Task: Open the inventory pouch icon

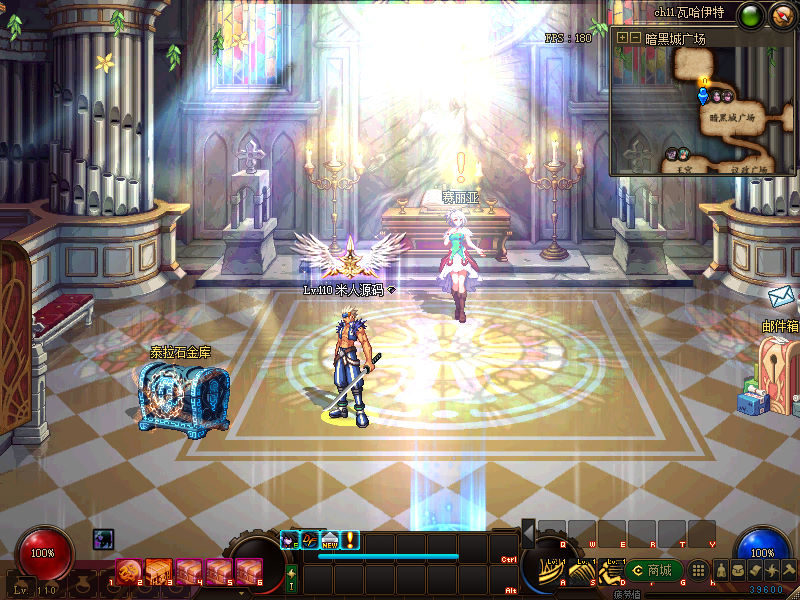Action: [x=737, y=570]
